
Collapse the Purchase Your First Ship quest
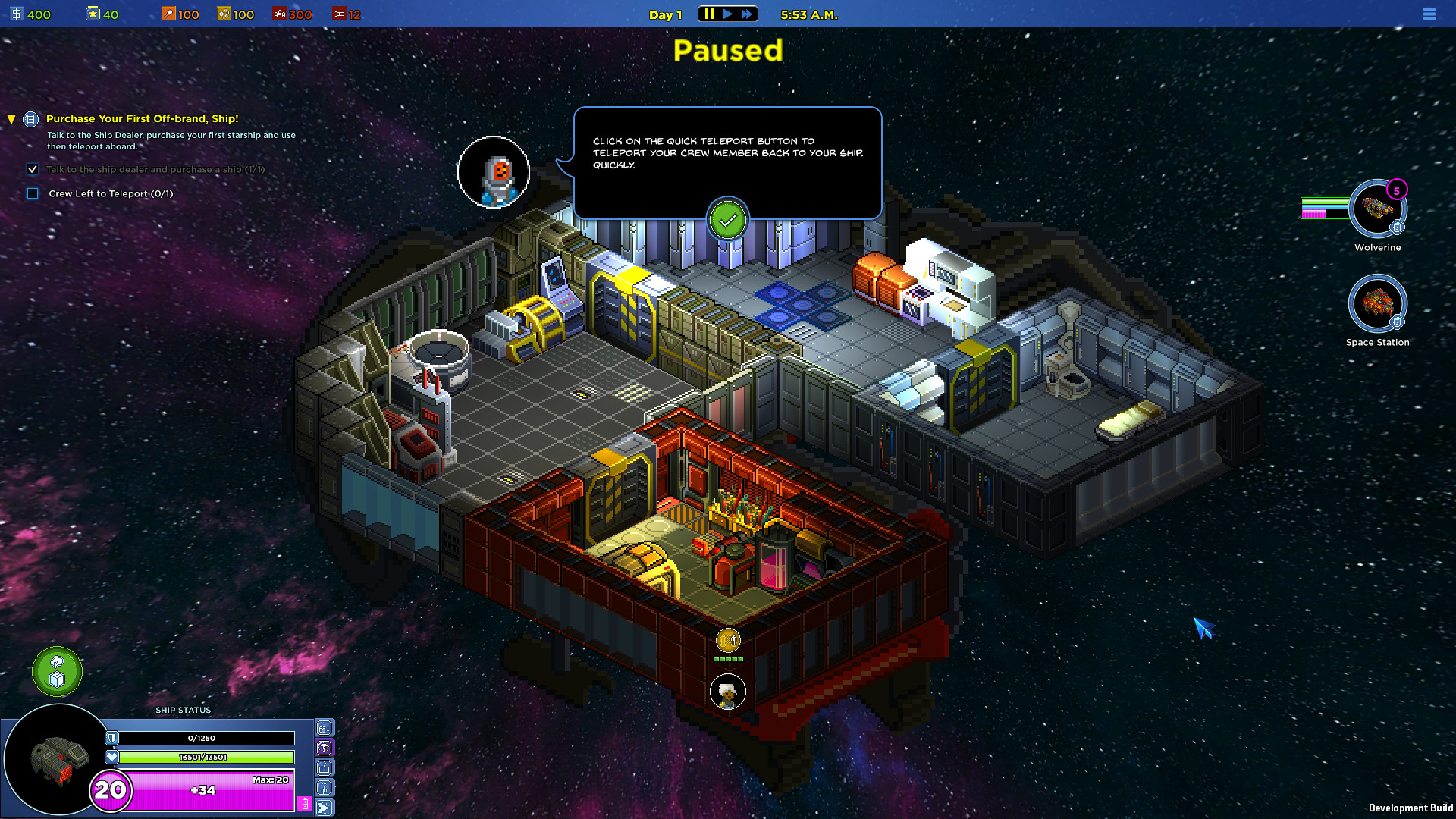pyautogui.click(x=11, y=119)
